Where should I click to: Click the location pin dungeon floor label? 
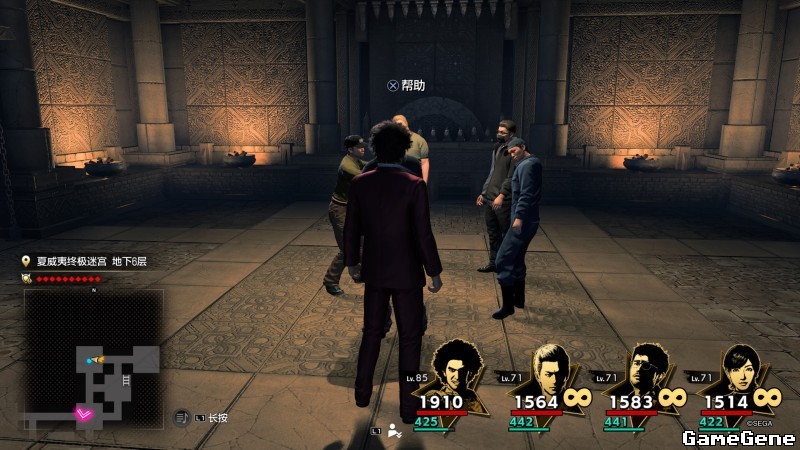[85, 261]
